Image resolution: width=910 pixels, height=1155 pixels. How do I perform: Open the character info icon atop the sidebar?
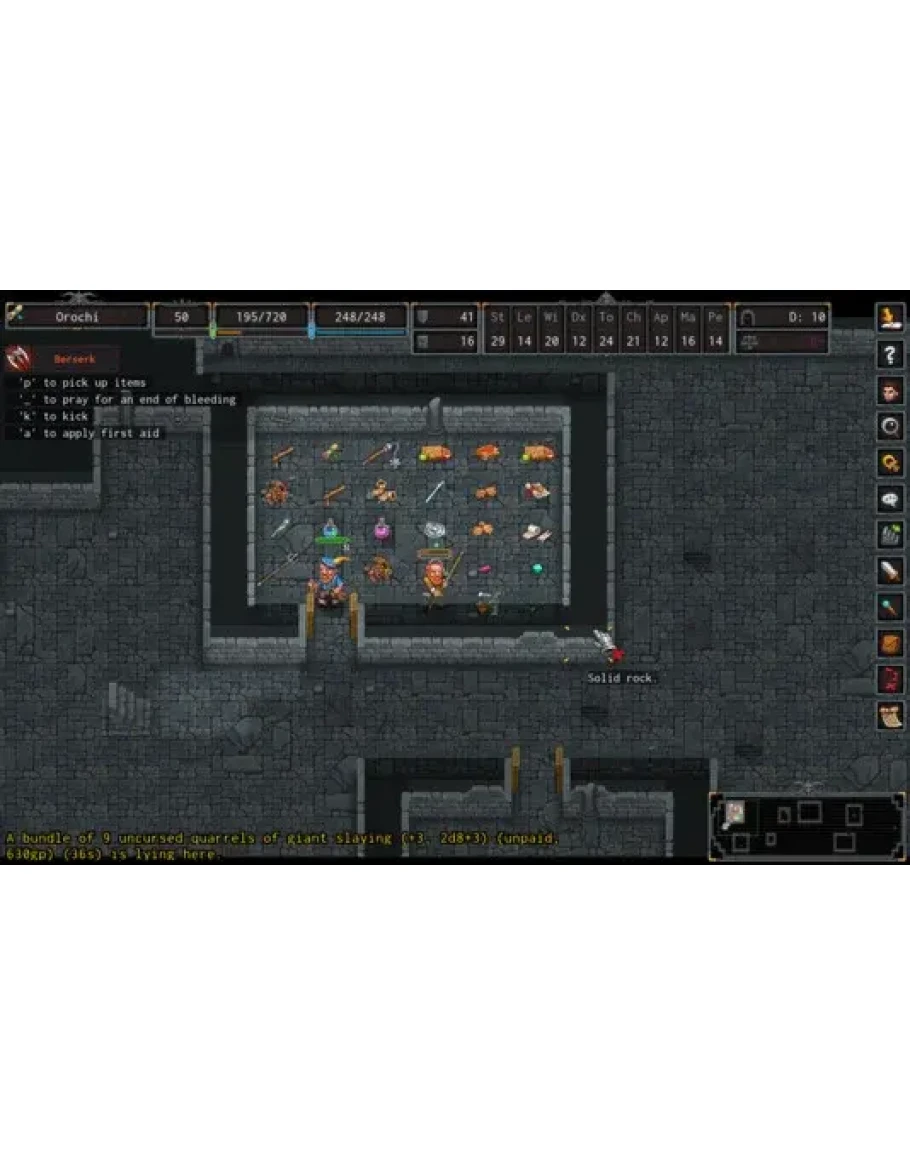pos(890,318)
